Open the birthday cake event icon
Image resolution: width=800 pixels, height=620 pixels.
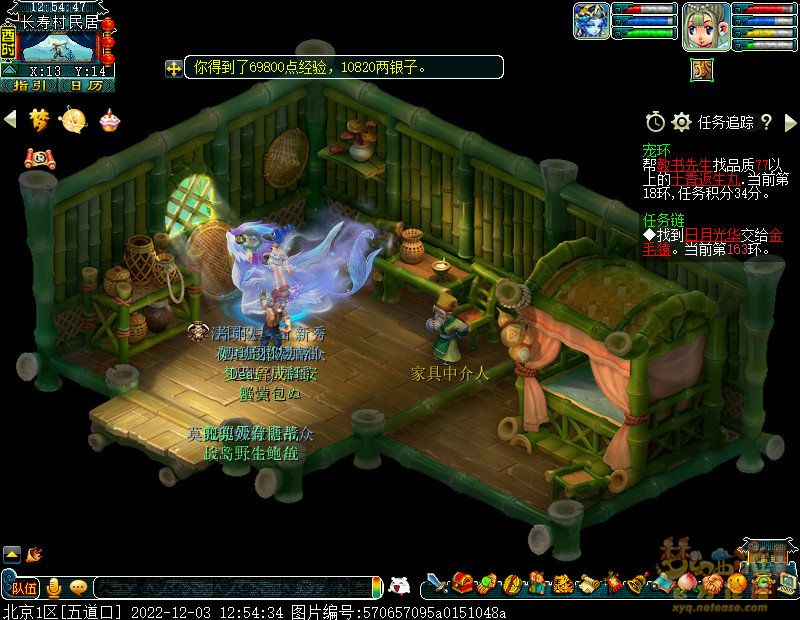(x=107, y=120)
